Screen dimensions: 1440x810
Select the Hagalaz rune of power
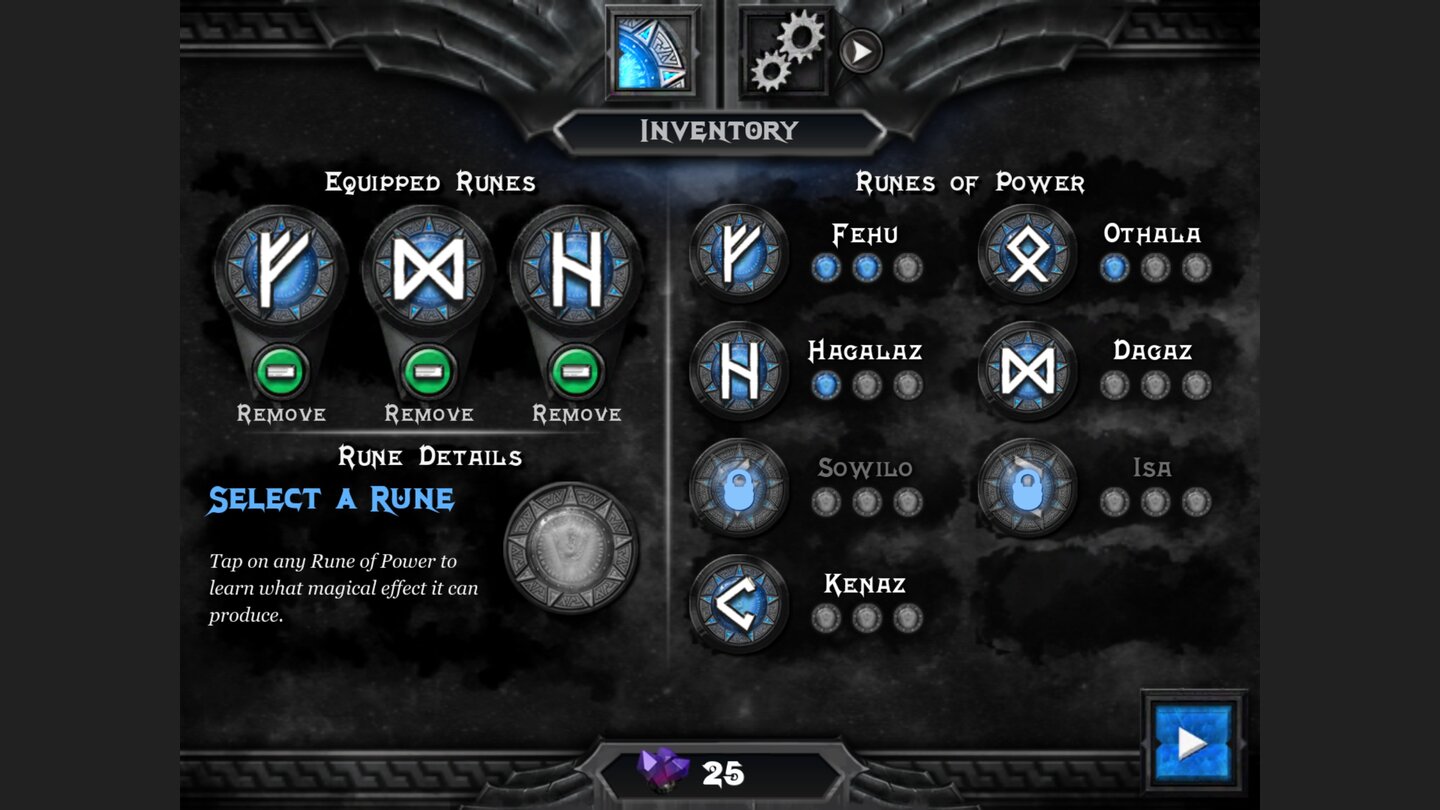pyautogui.click(x=737, y=372)
